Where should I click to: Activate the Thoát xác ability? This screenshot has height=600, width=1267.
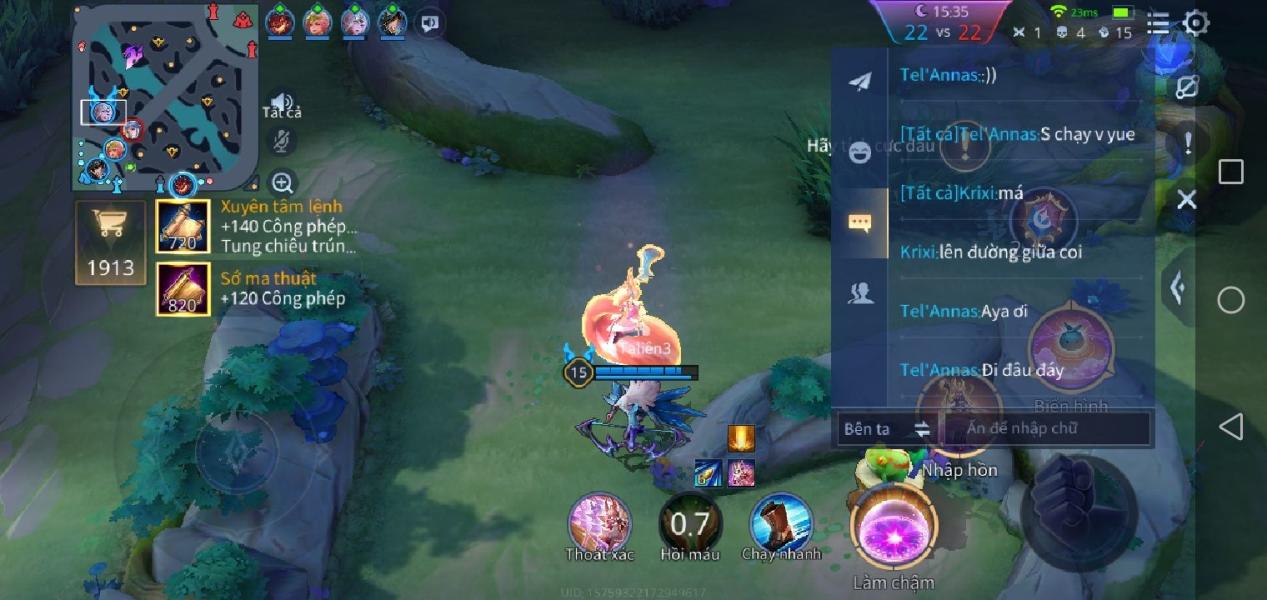tap(599, 523)
